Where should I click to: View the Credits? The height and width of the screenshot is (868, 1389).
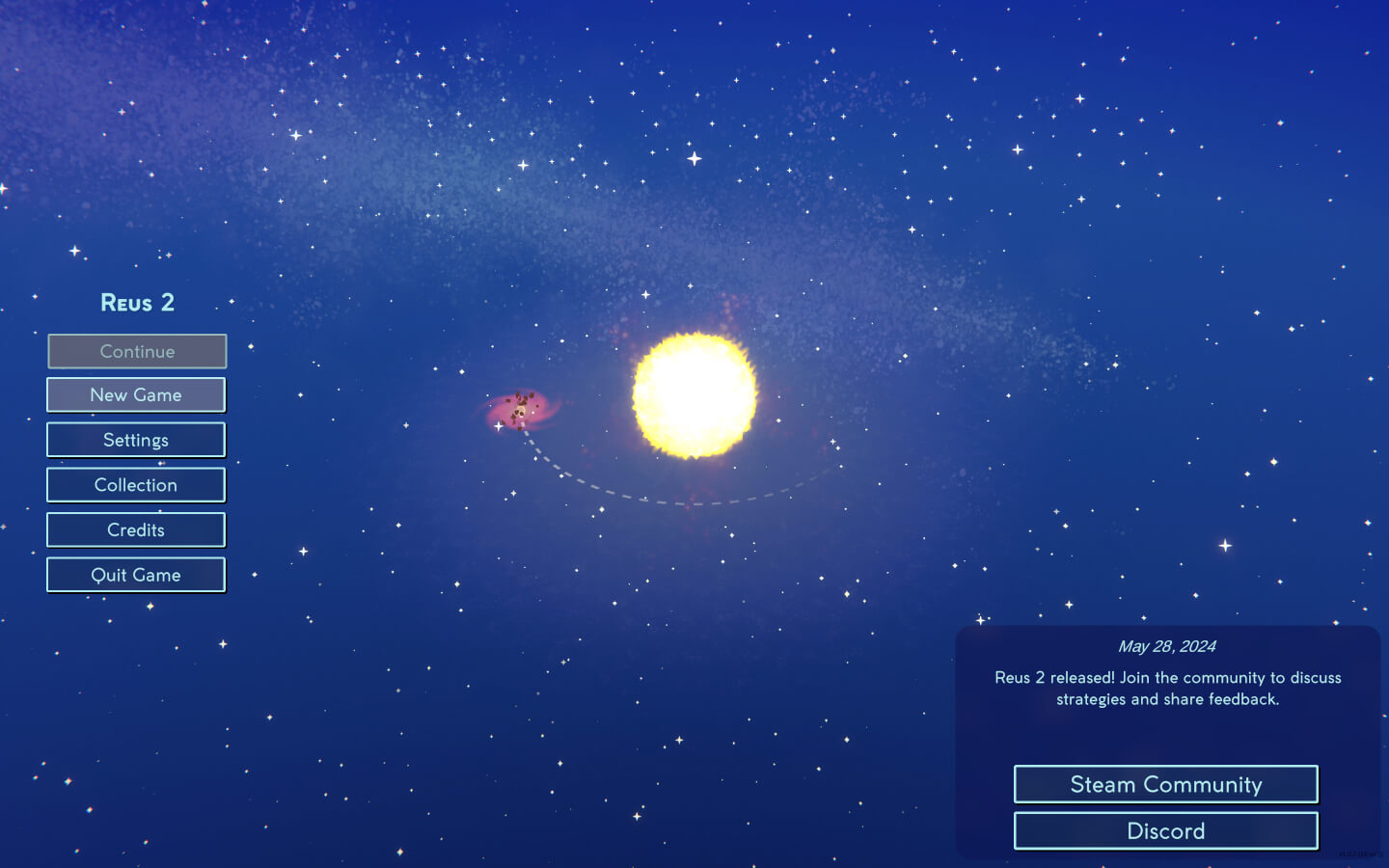(x=135, y=529)
